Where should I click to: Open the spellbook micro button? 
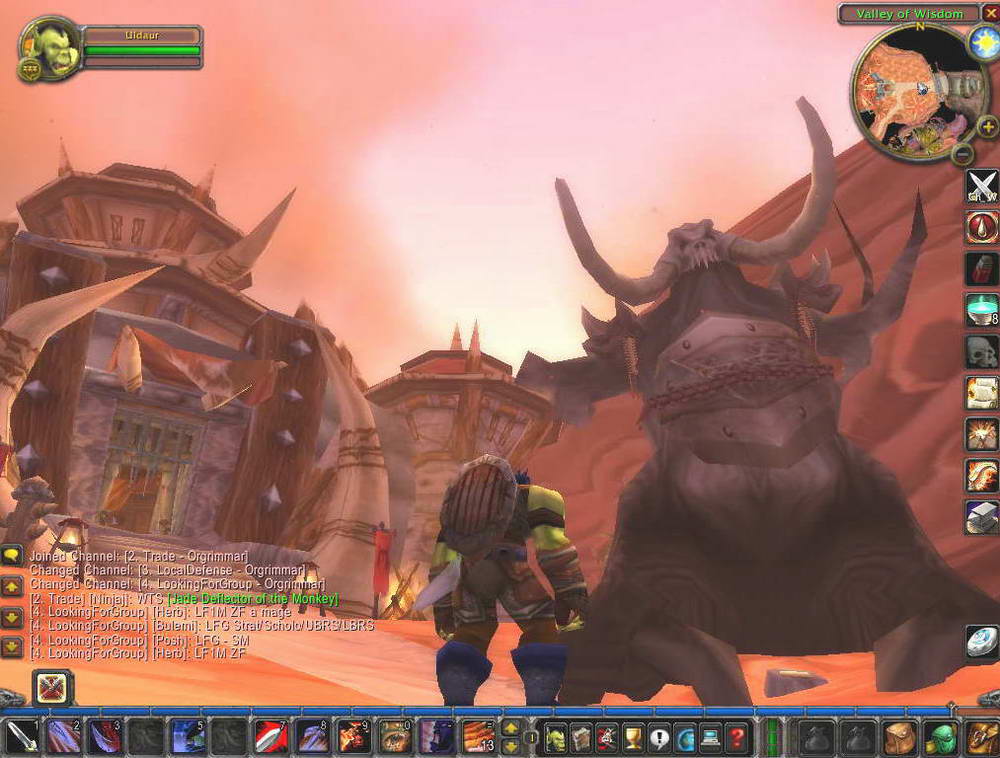click(x=581, y=738)
